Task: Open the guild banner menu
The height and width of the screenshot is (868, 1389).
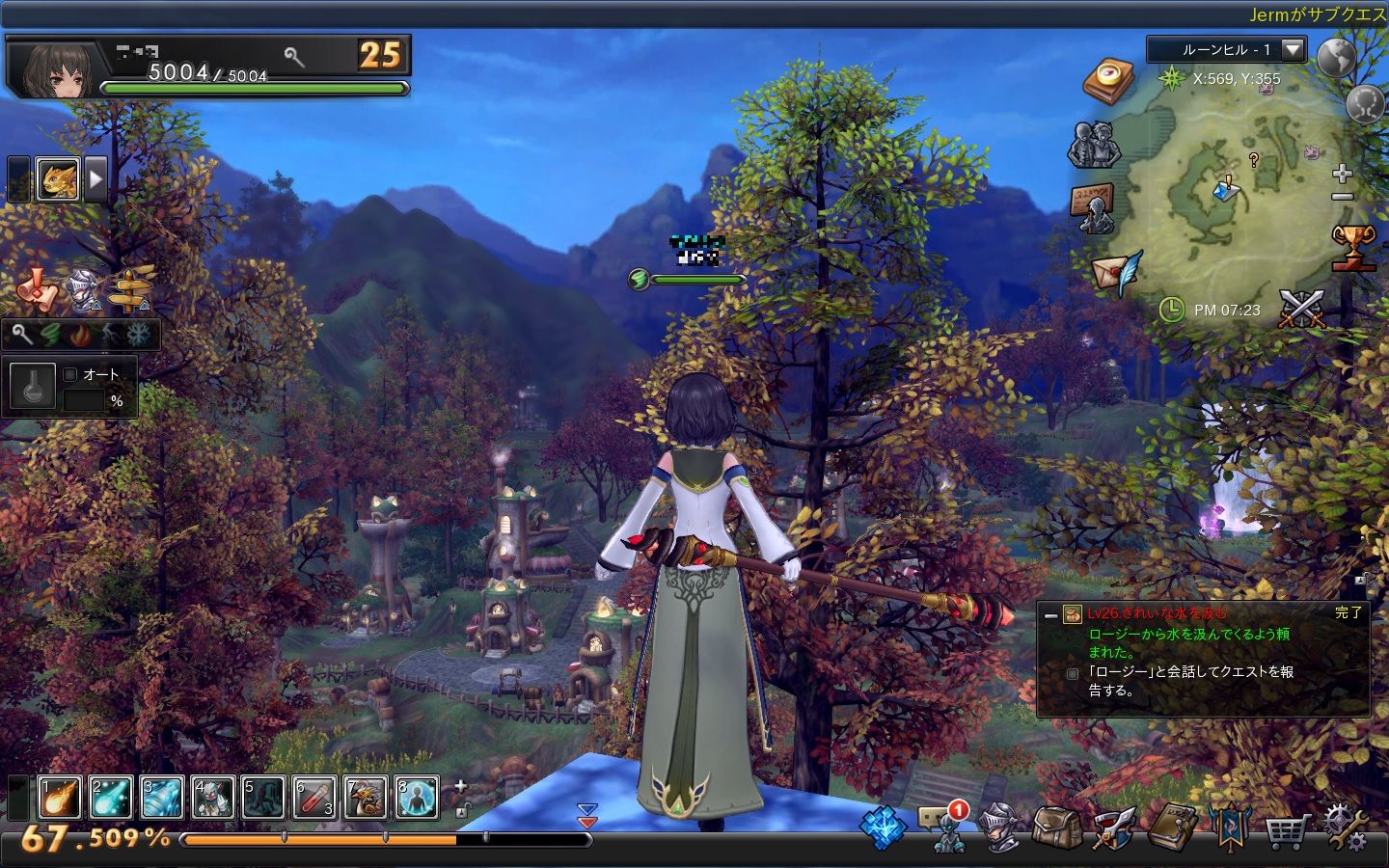Action: tap(1230, 827)
